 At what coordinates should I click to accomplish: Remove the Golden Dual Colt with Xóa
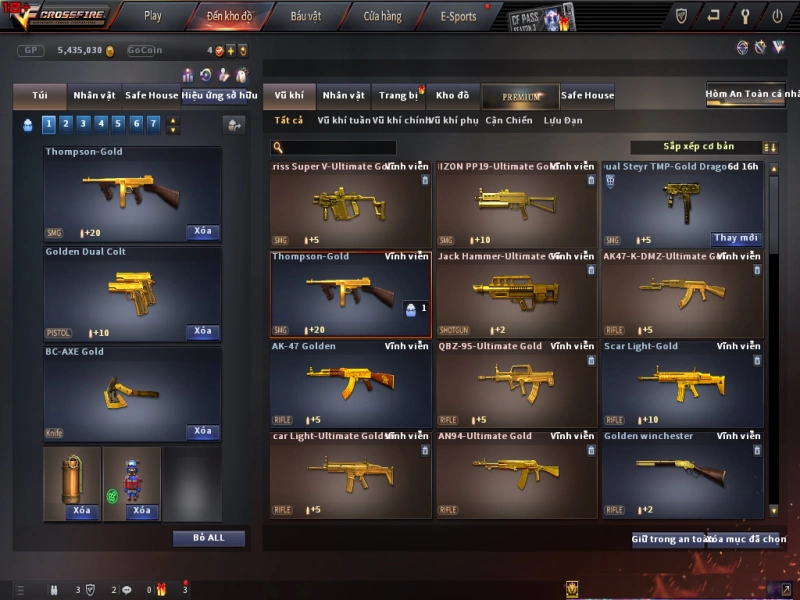coord(203,331)
